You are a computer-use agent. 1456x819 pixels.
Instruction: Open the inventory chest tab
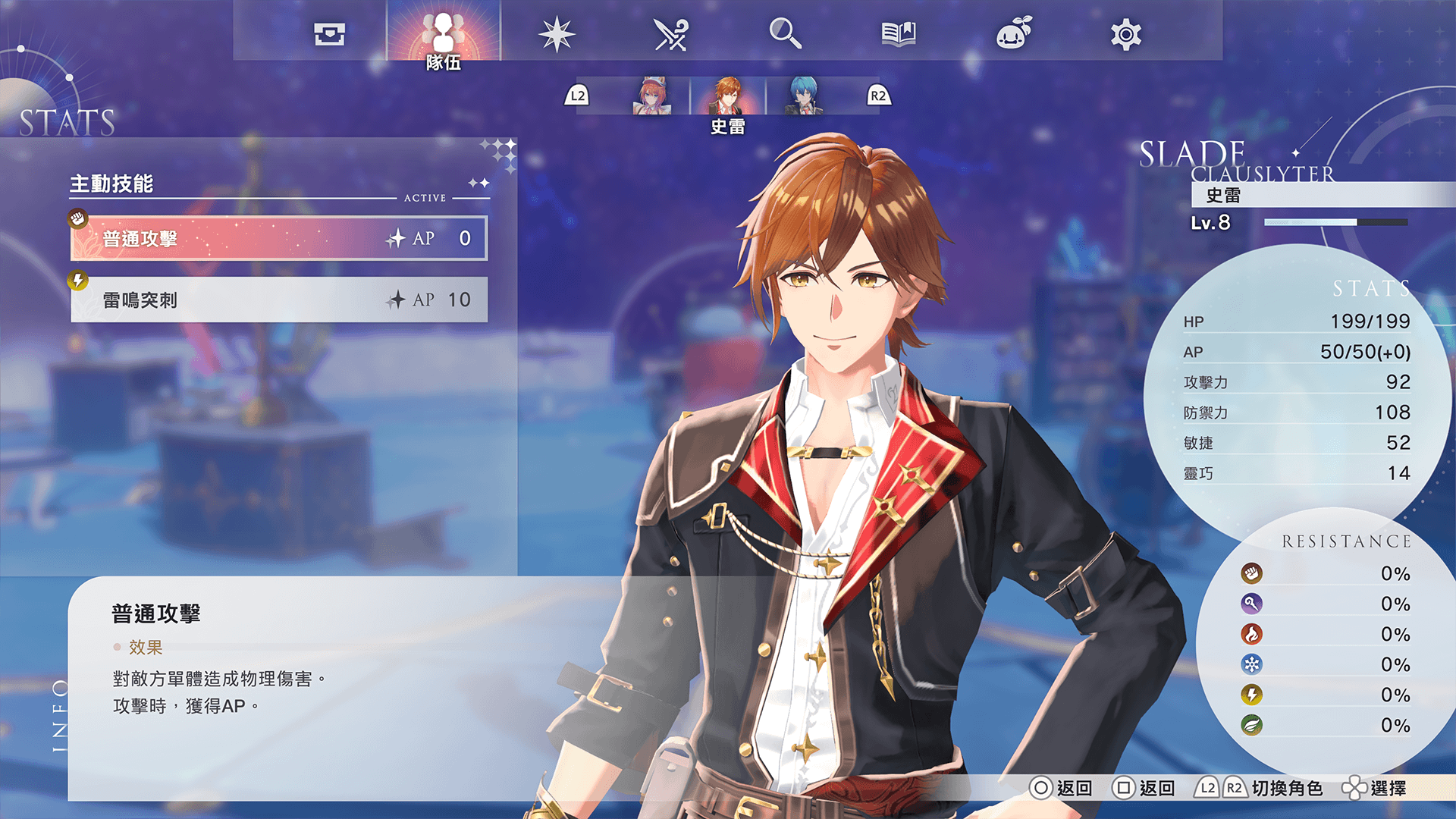[x=329, y=34]
